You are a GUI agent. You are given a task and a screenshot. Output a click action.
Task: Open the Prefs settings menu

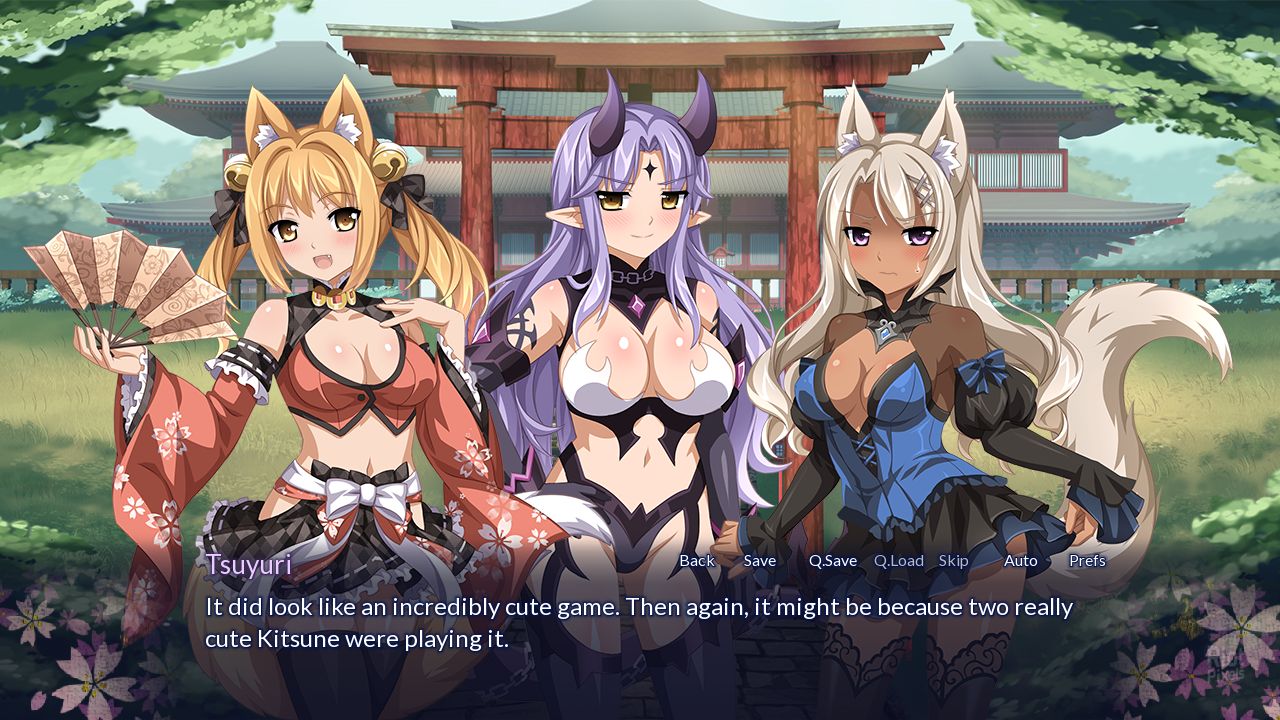click(x=1087, y=561)
